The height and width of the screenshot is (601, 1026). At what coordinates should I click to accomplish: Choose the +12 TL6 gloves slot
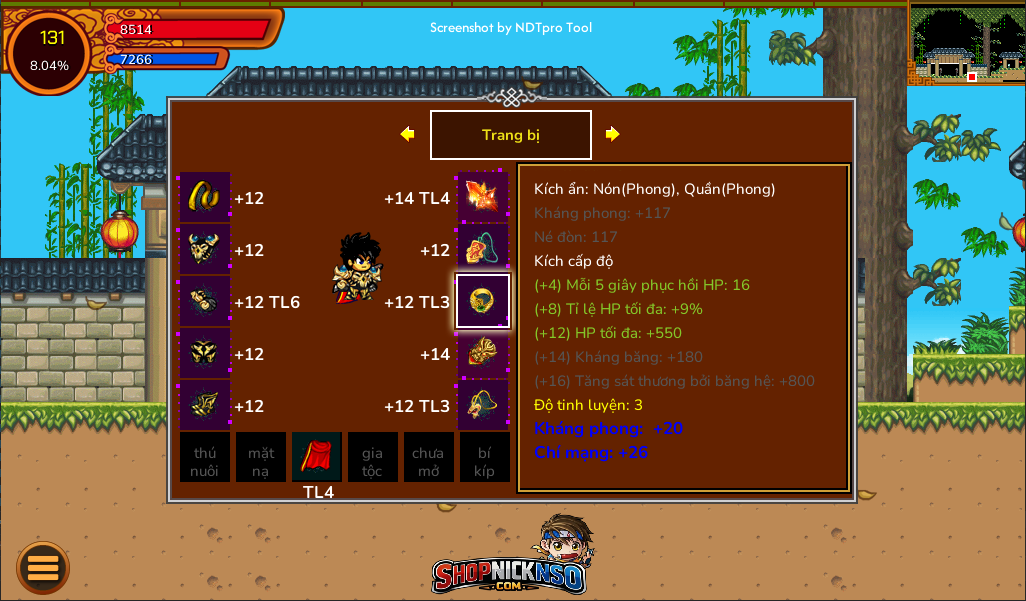(x=205, y=301)
